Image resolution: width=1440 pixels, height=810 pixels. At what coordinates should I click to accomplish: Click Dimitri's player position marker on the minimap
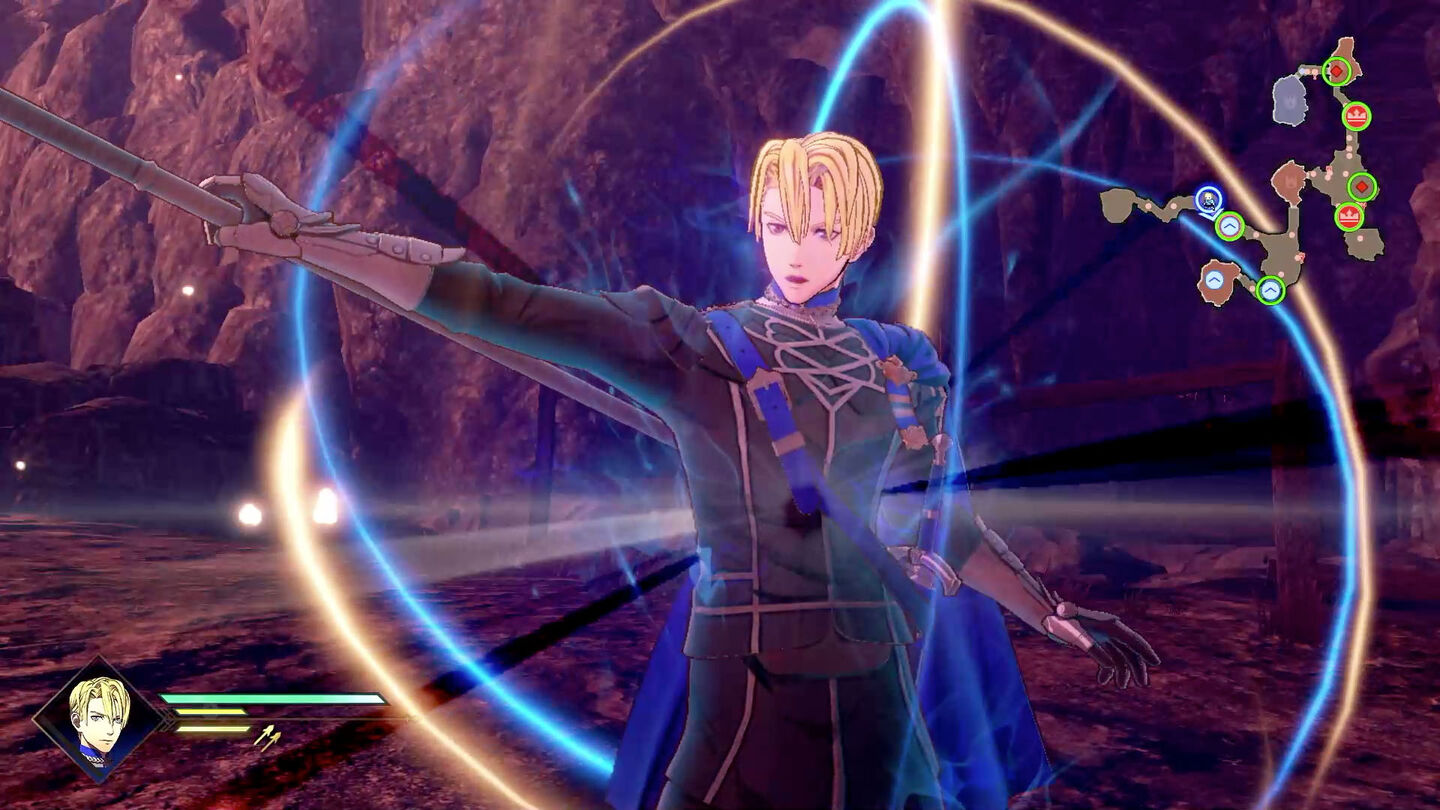[1207, 201]
